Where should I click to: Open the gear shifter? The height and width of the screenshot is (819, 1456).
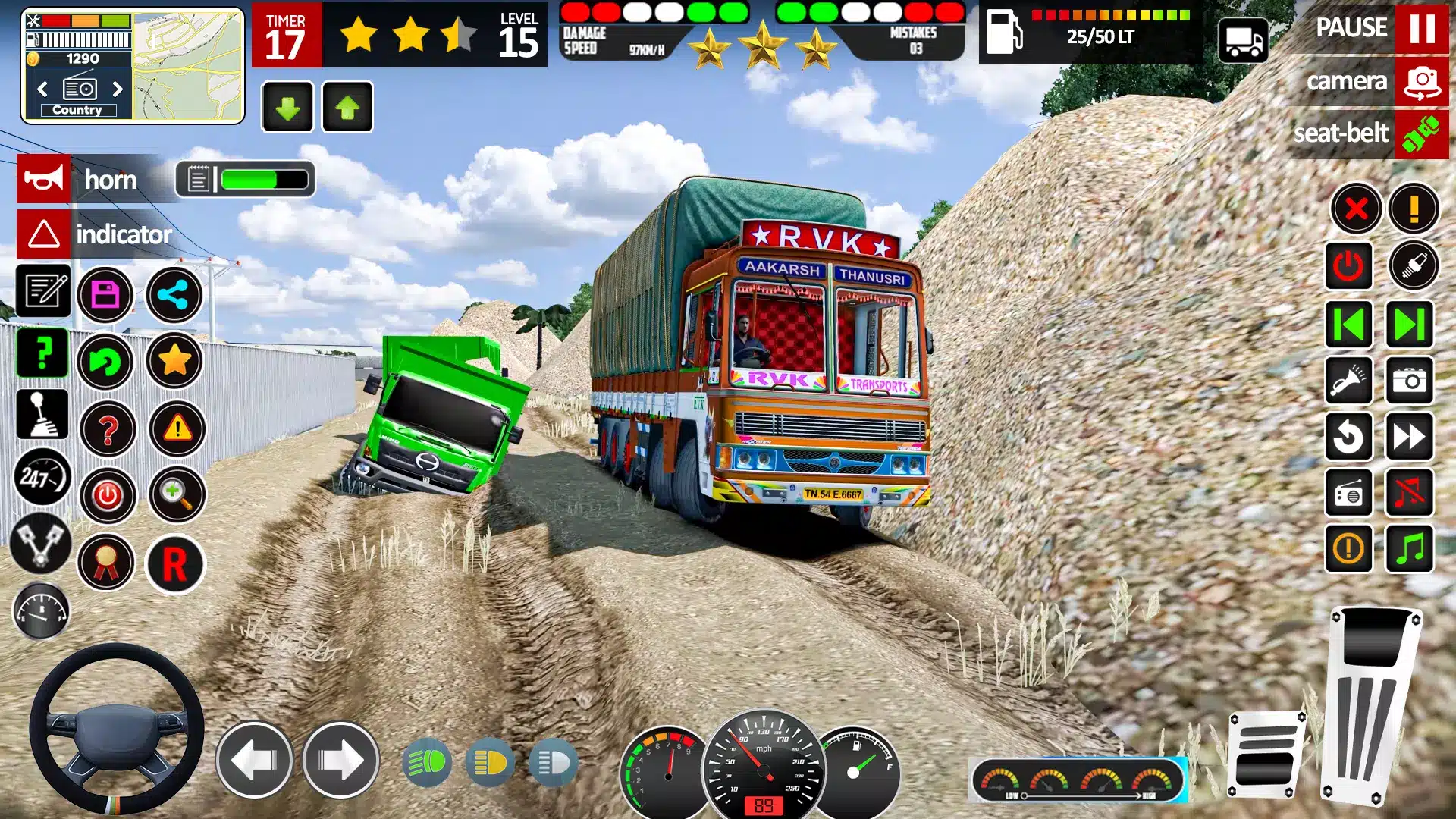coord(42,415)
